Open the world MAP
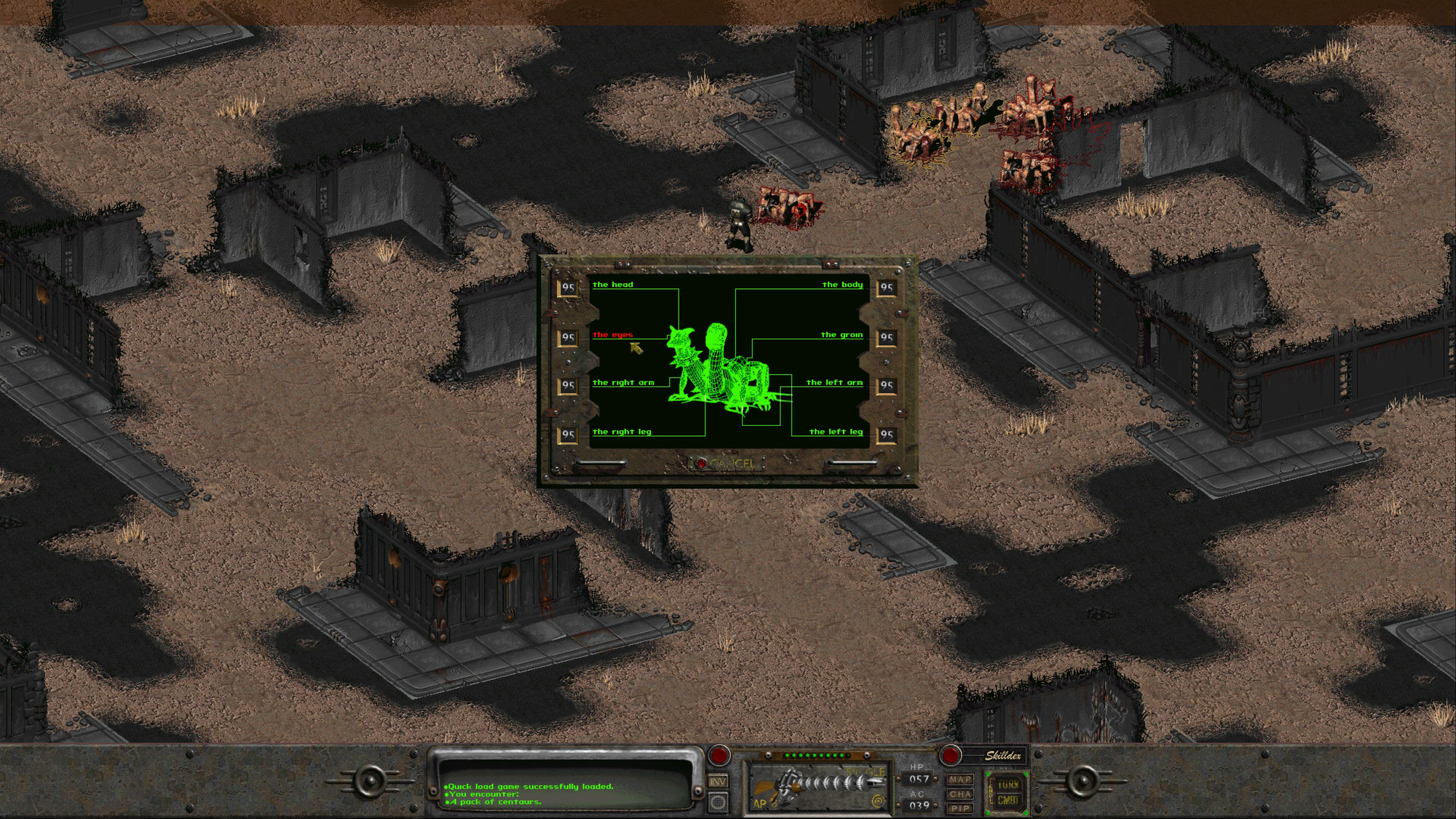The image size is (1456, 819). pyautogui.click(x=961, y=778)
